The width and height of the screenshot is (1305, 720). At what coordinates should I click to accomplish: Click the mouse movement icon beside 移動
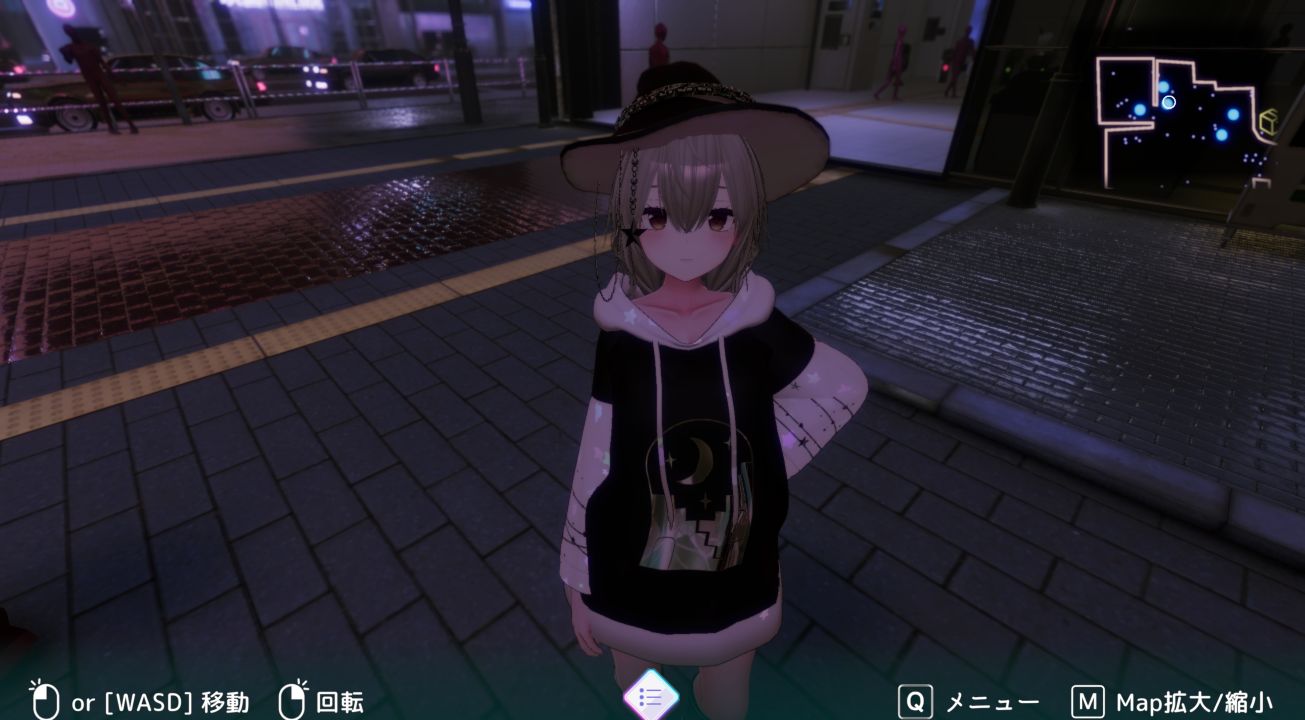click(44, 702)
